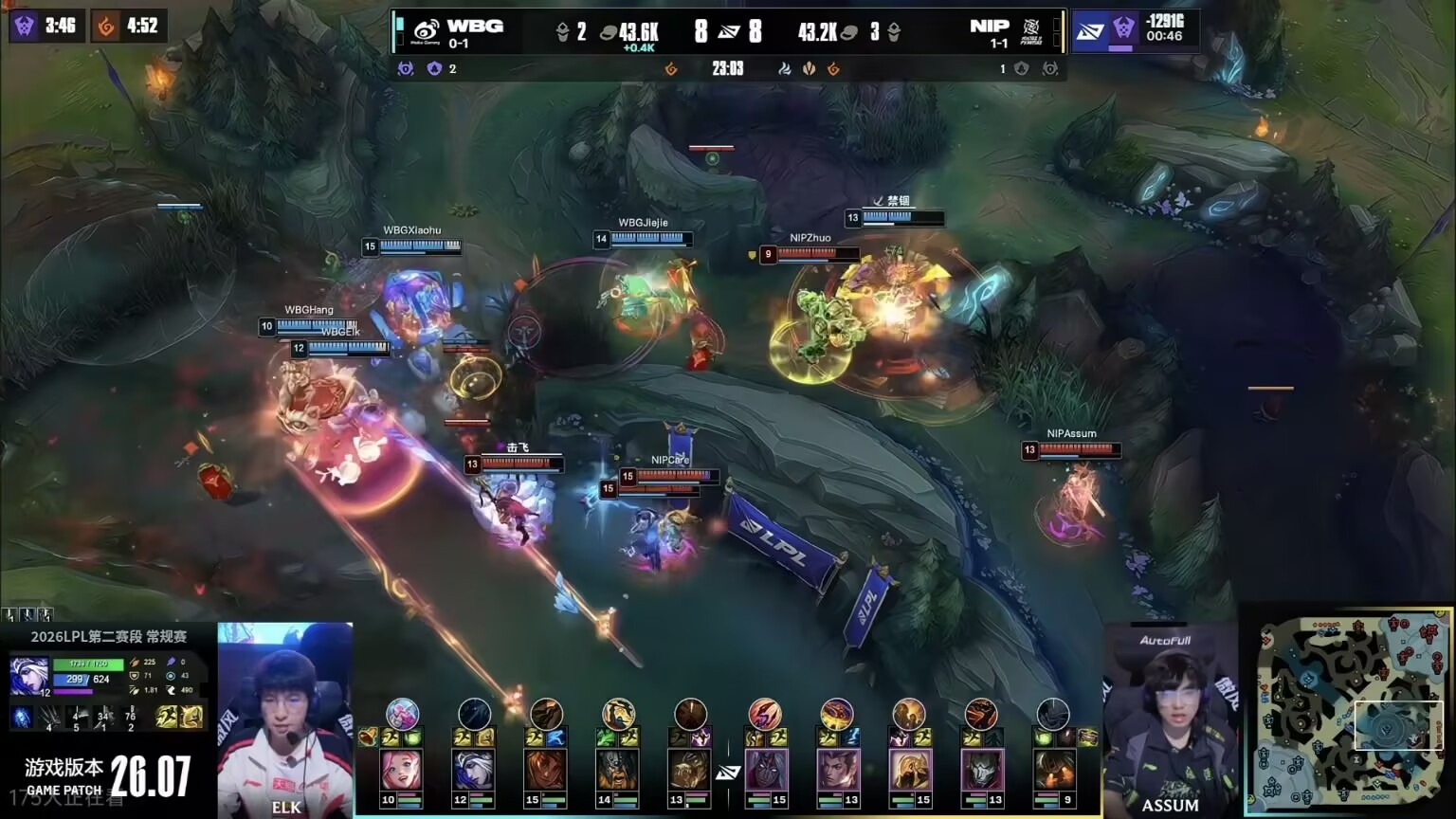Click the NIP team logo on the scoreboard
Screen dimensions: 1456x819
tap(1031, 31)
